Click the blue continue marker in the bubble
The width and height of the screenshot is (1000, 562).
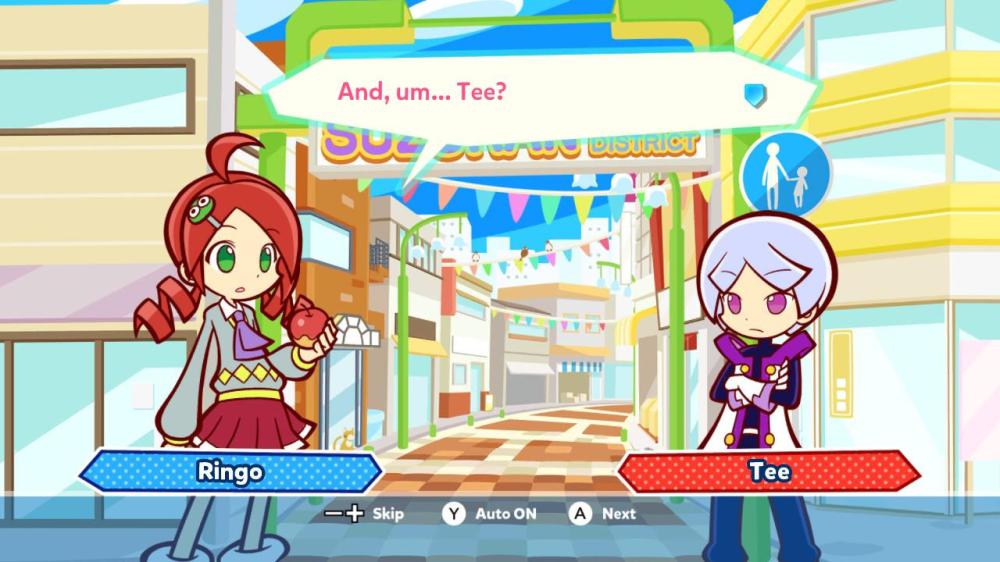tap(755, 94)
